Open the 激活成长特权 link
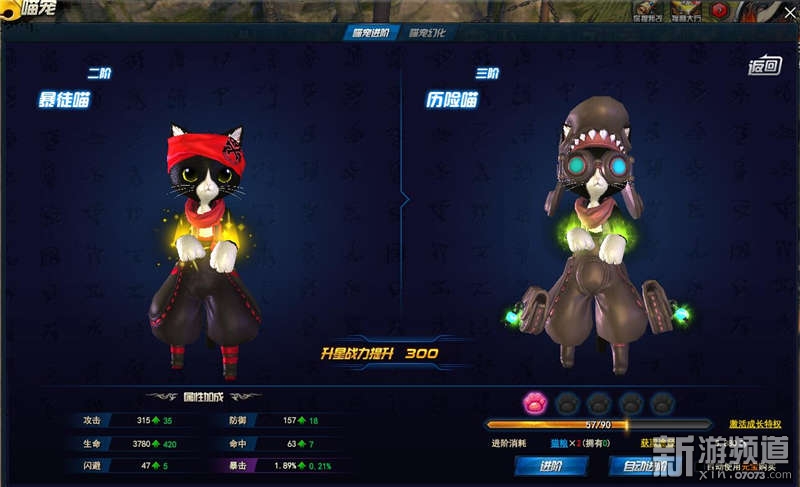 coord(755,425)
